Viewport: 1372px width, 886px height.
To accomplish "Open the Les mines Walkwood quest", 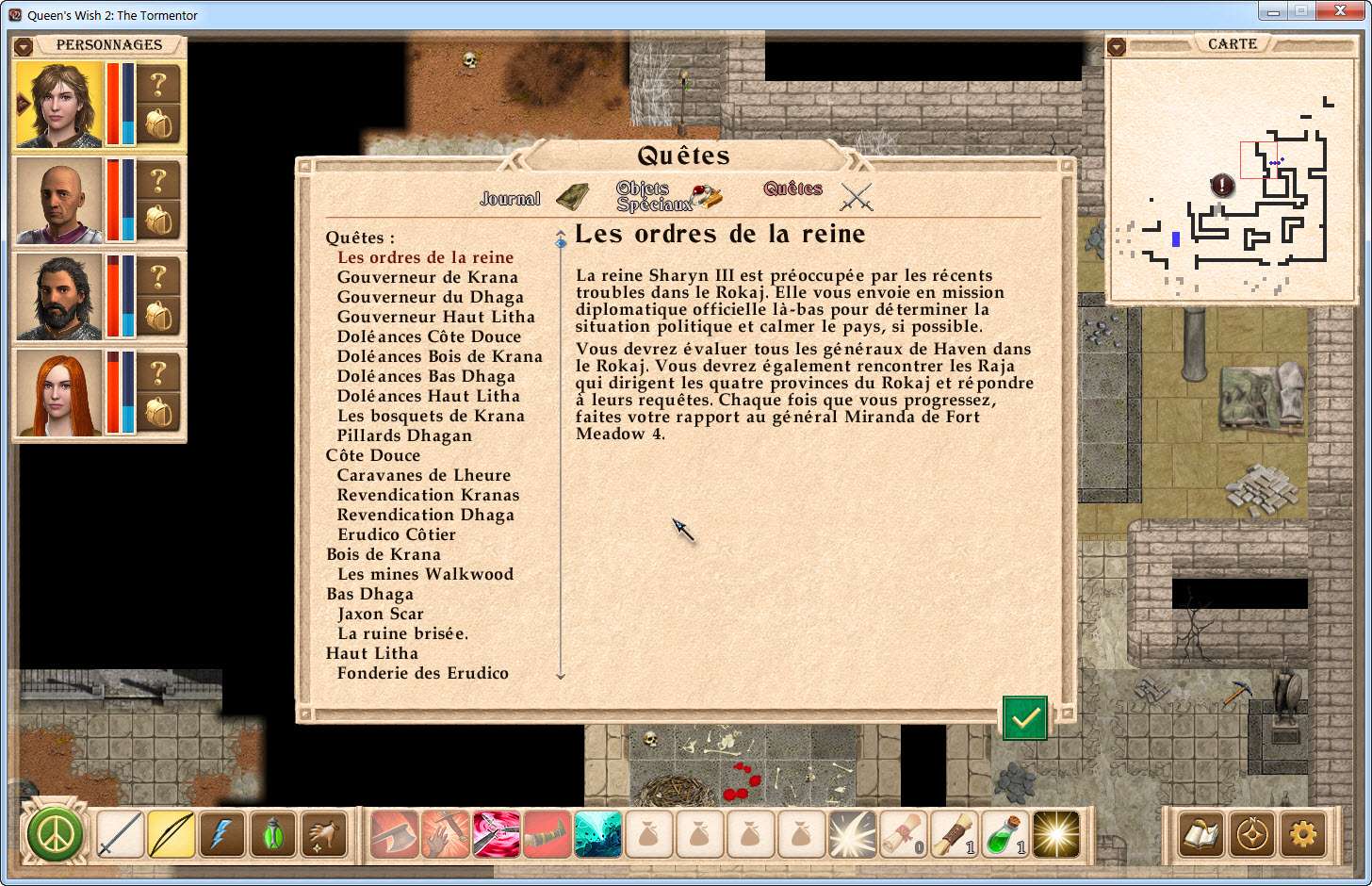I will 425,574.
